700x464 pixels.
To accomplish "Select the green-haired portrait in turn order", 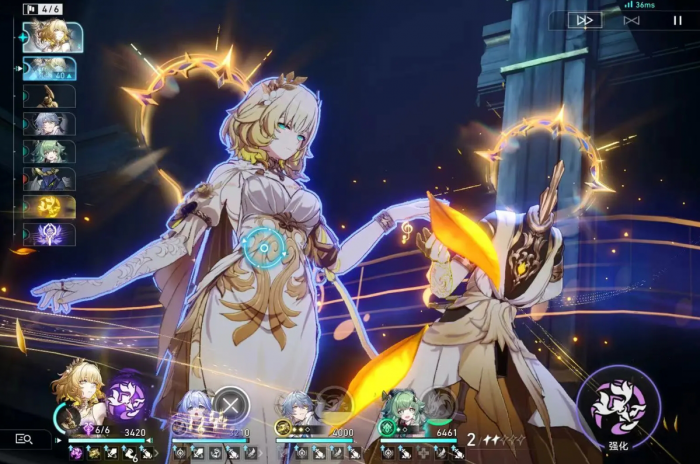I will coord(50,152).
